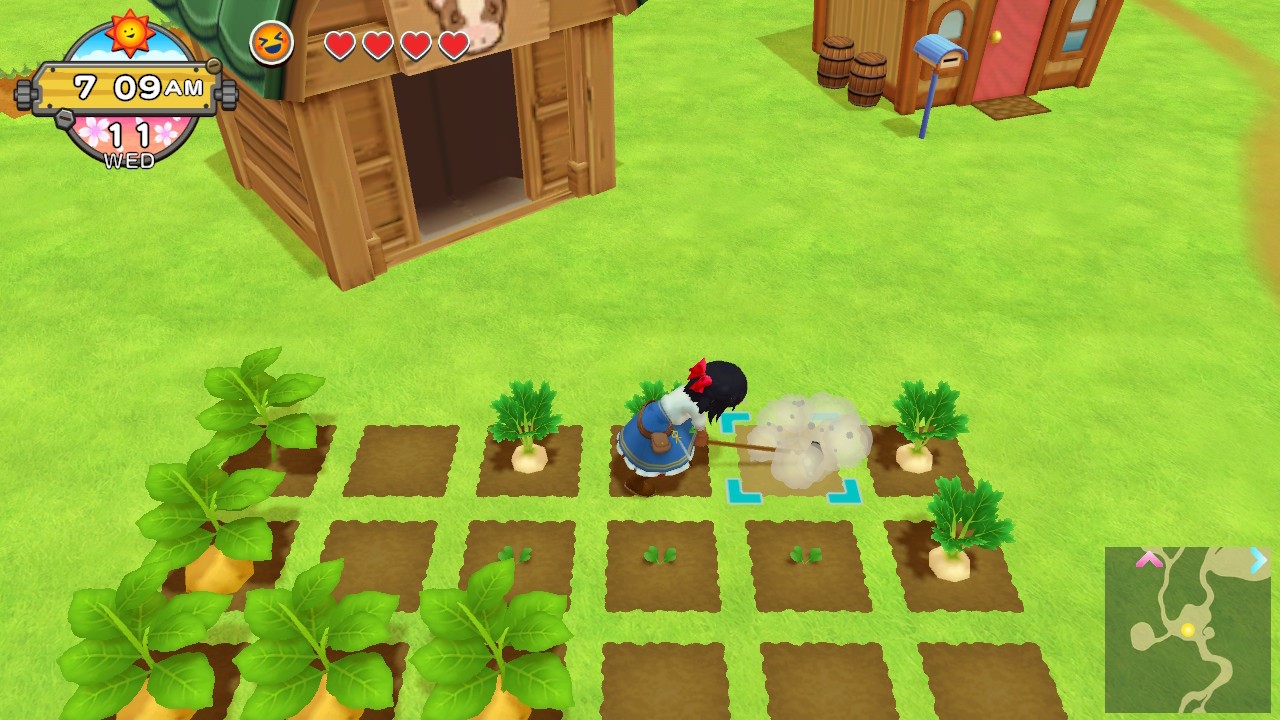Viewport: 1280px width, 720px height.
Task: Click the third heart in the row
Action: [416, 44]
